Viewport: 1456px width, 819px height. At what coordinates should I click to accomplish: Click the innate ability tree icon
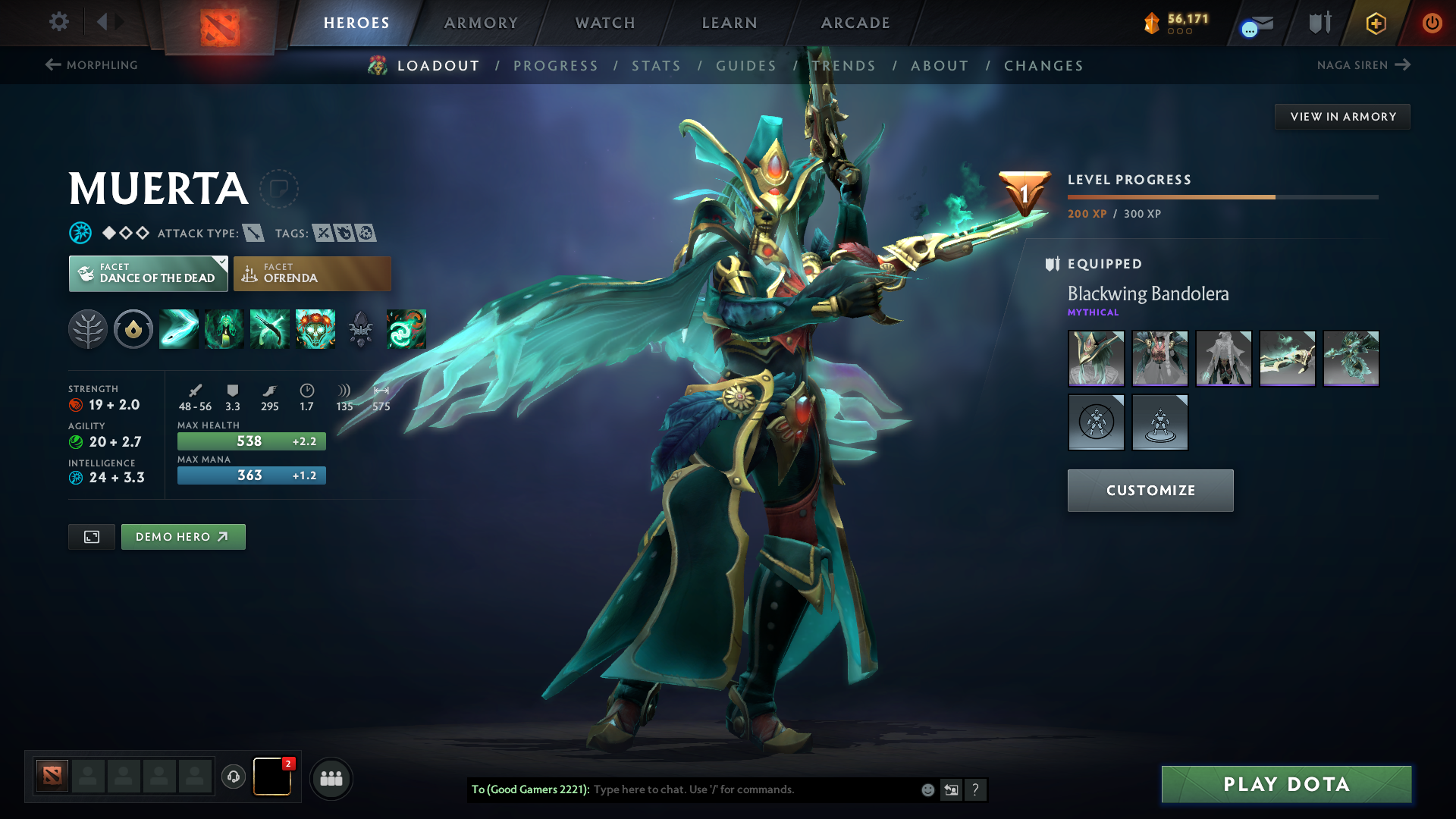click(x=88, y=329)
